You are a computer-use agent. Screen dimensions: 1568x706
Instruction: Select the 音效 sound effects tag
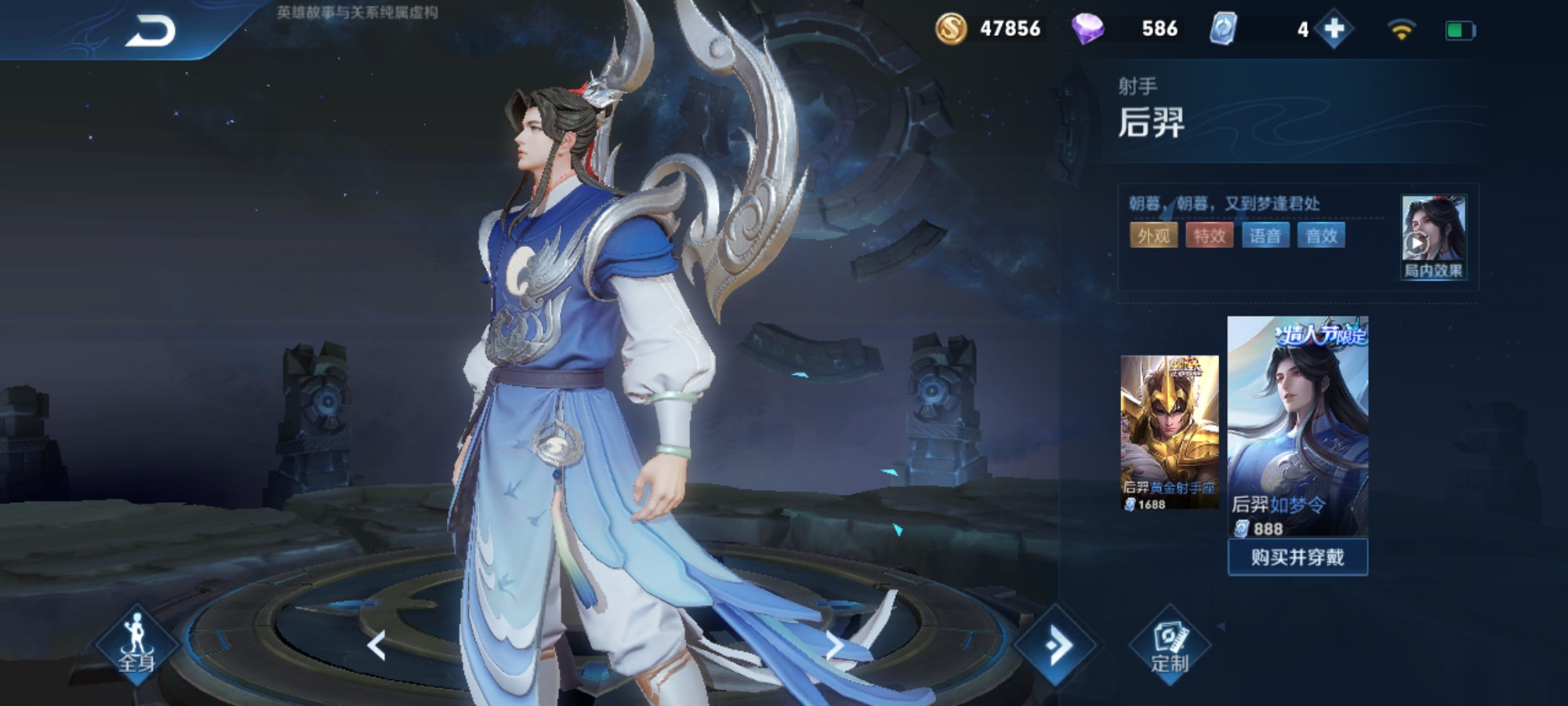1321,235
